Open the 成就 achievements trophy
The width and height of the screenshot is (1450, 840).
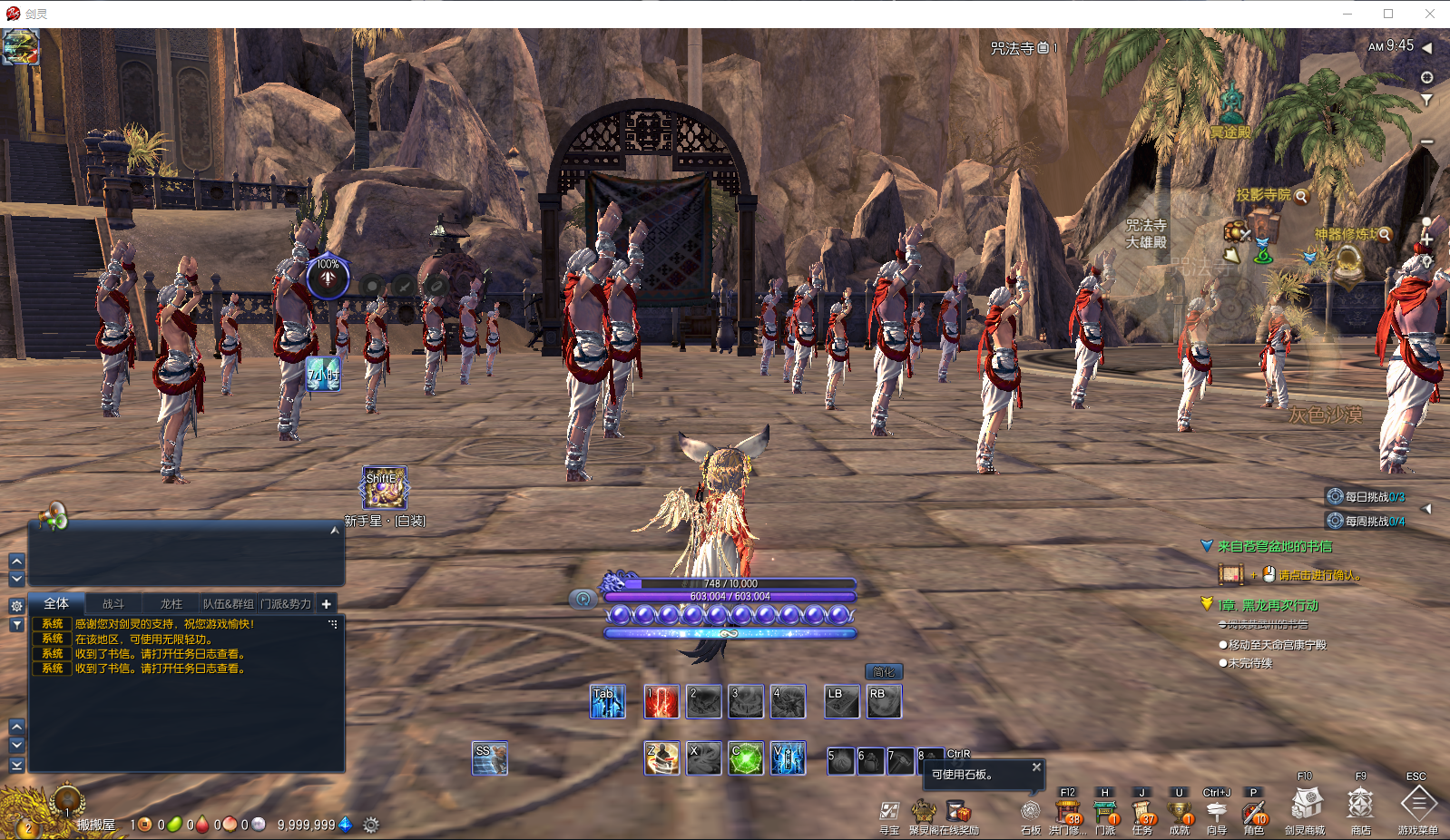(1179, 812)
